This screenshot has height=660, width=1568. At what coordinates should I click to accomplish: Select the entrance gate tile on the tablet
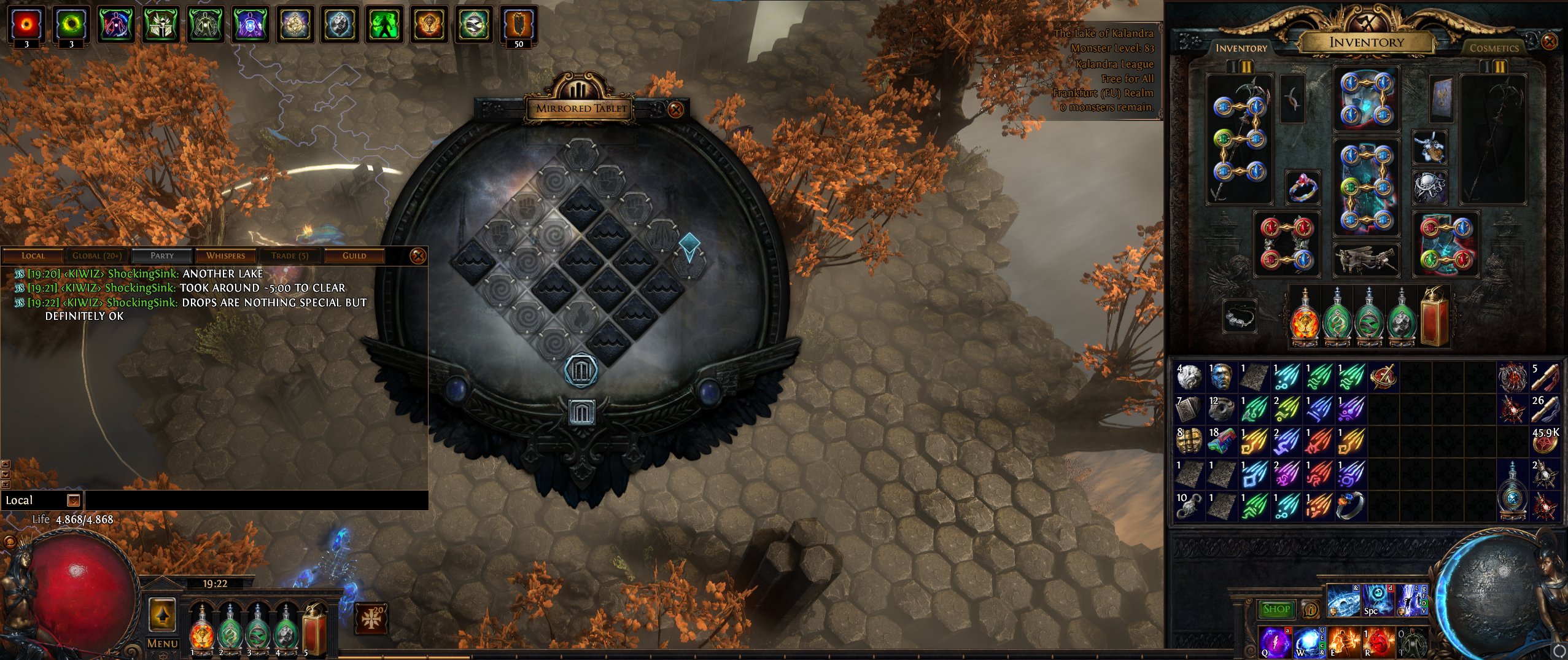point(581,370)
